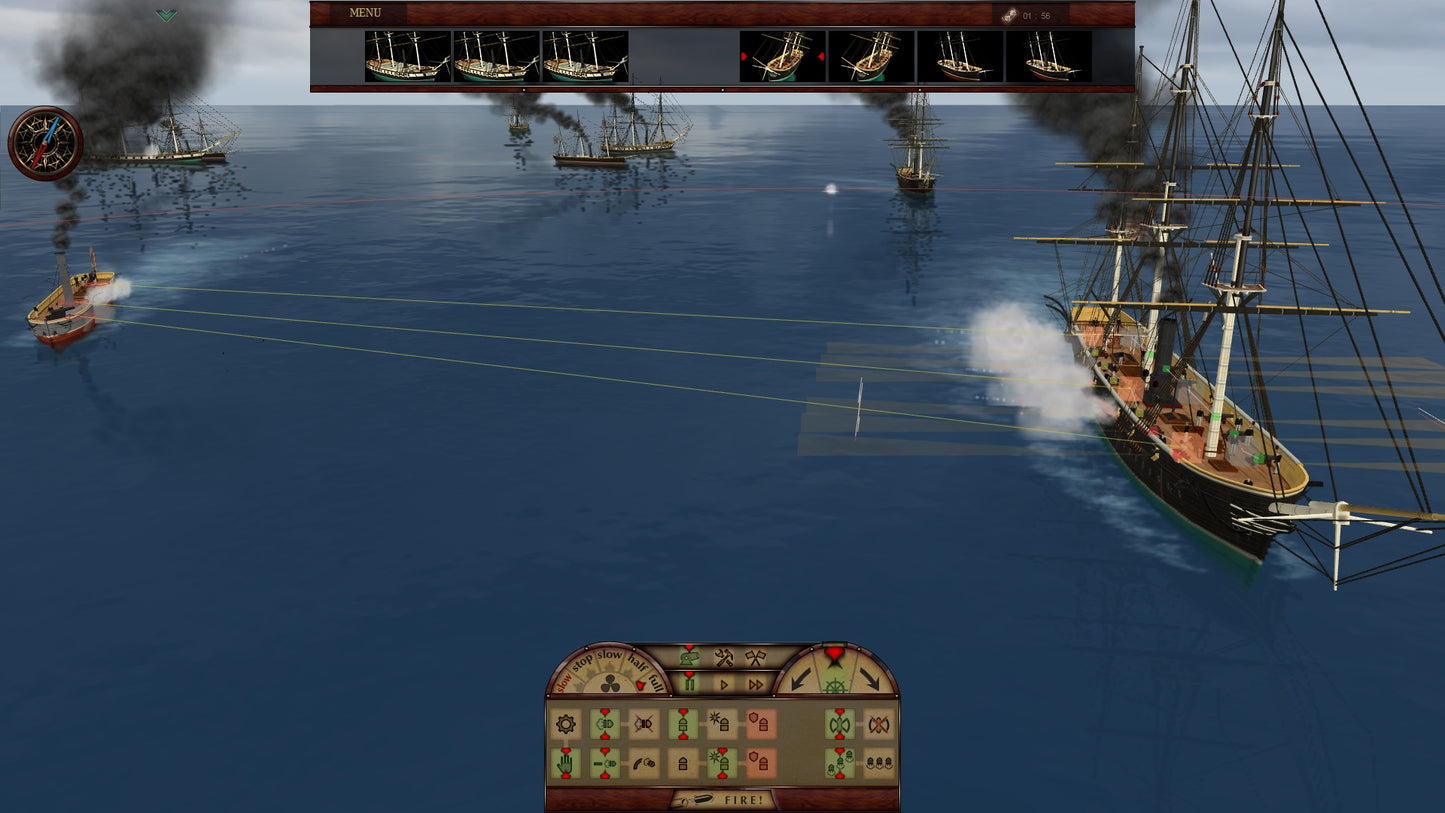Open the gear settings icon in the gun panel

(x=567, y=722)
